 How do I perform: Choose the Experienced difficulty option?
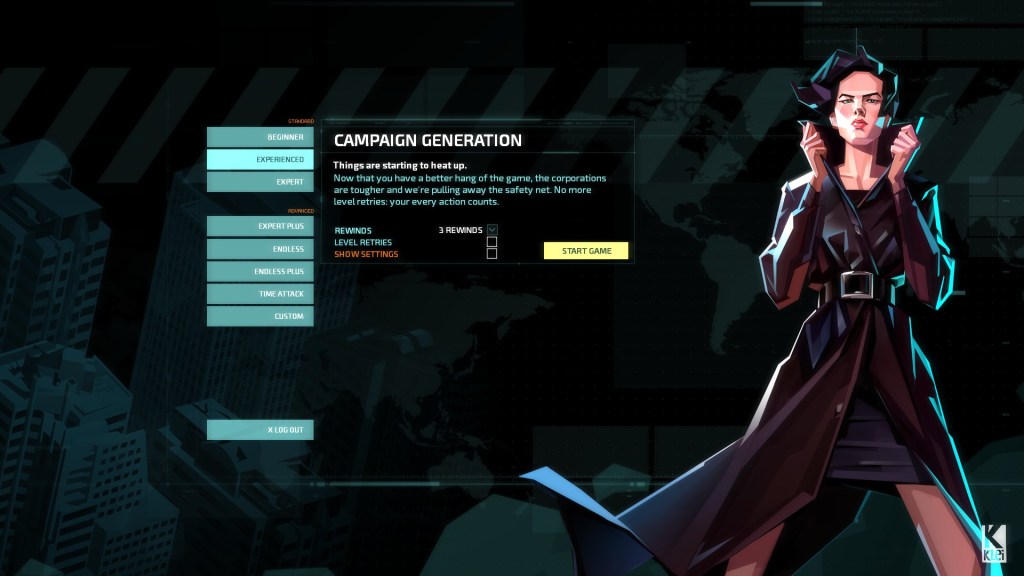(260, 160)
